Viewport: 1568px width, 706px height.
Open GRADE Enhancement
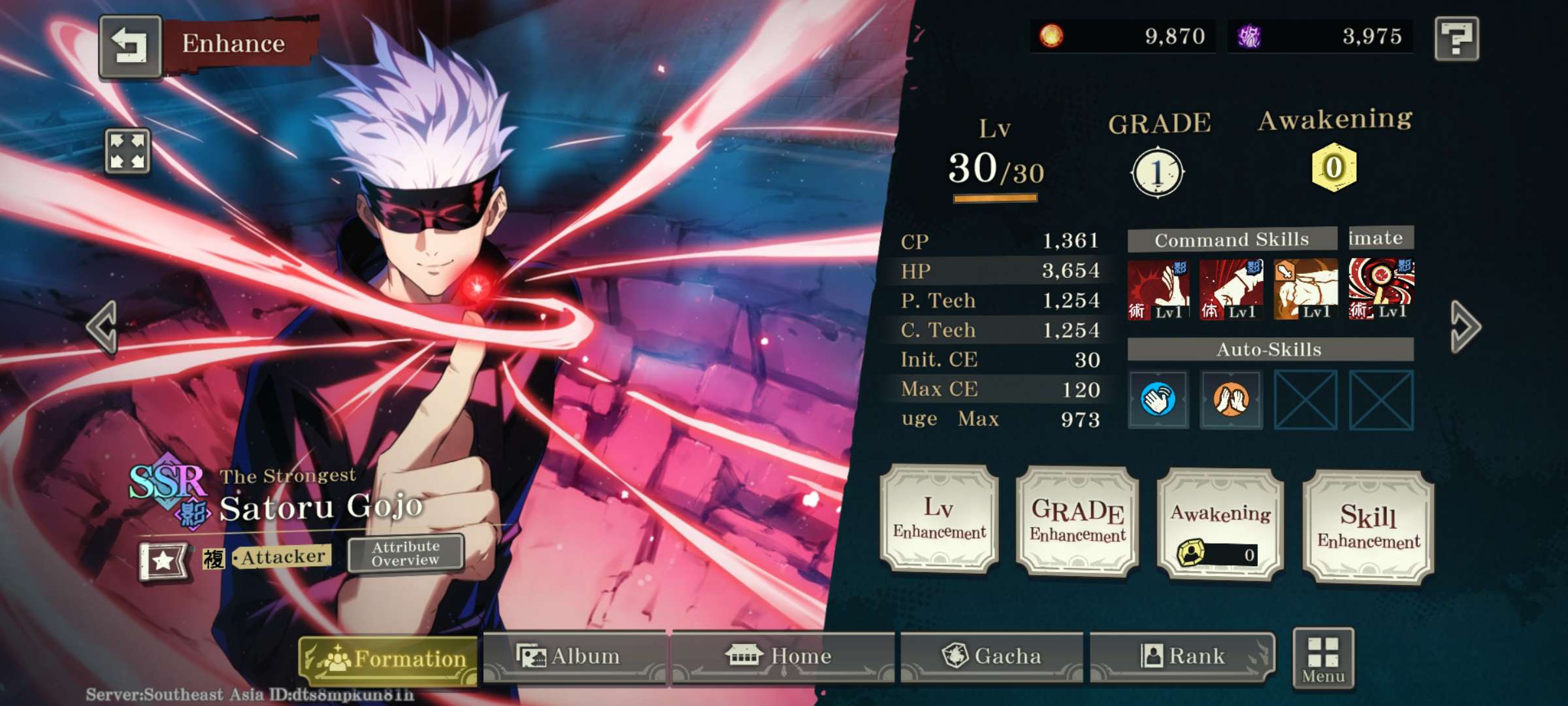click(1077, 521)
